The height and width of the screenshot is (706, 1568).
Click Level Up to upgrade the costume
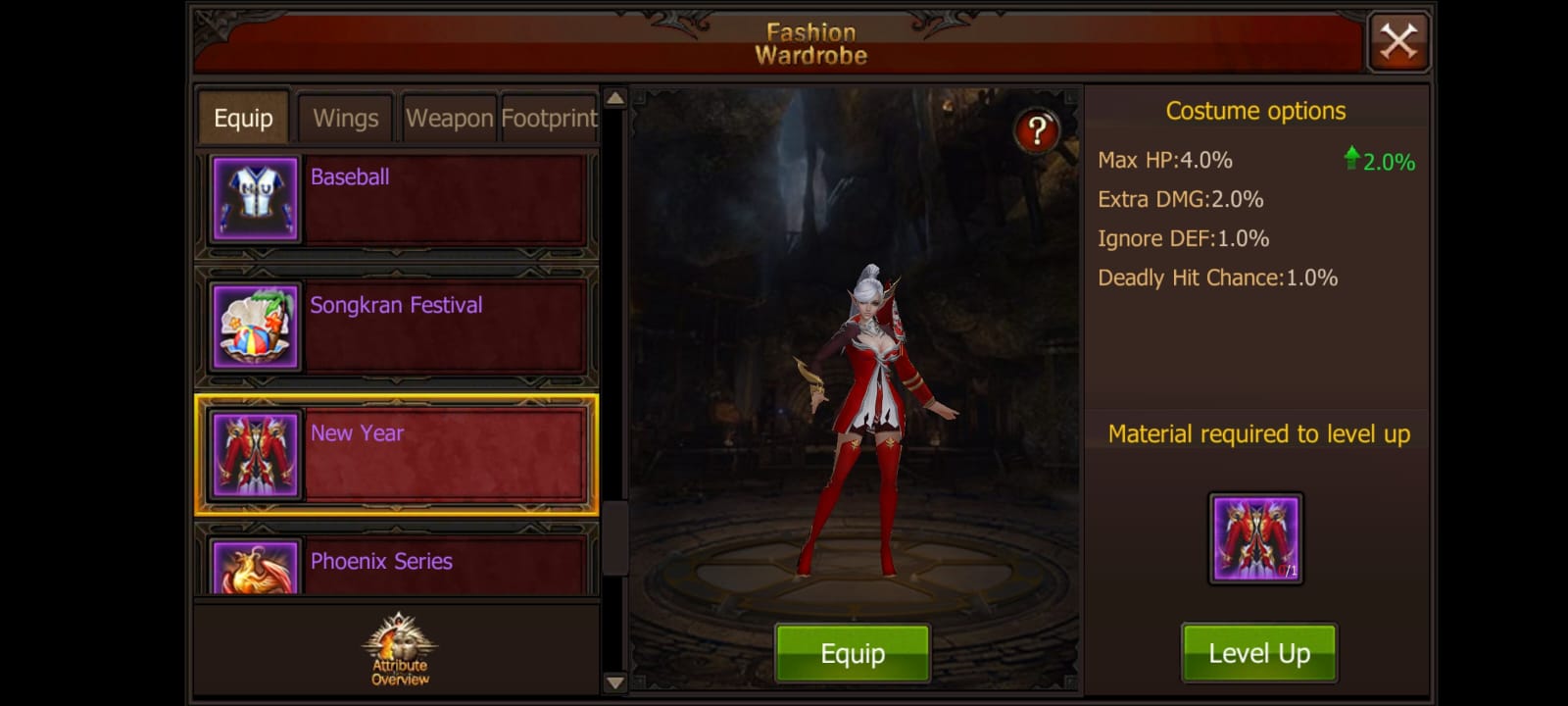coord(1257,651)
